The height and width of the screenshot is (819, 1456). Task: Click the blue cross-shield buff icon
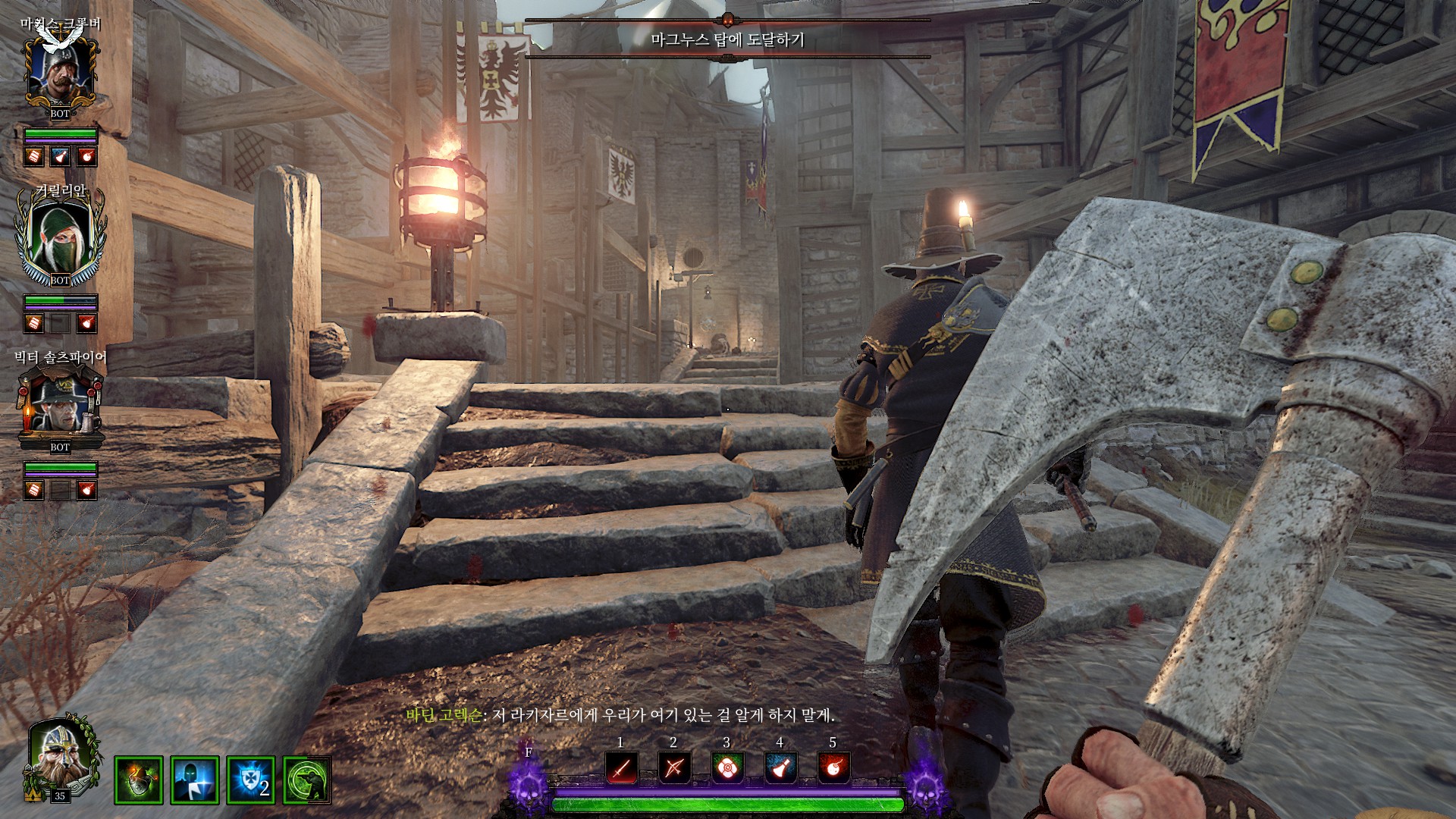tap(251, 780)
